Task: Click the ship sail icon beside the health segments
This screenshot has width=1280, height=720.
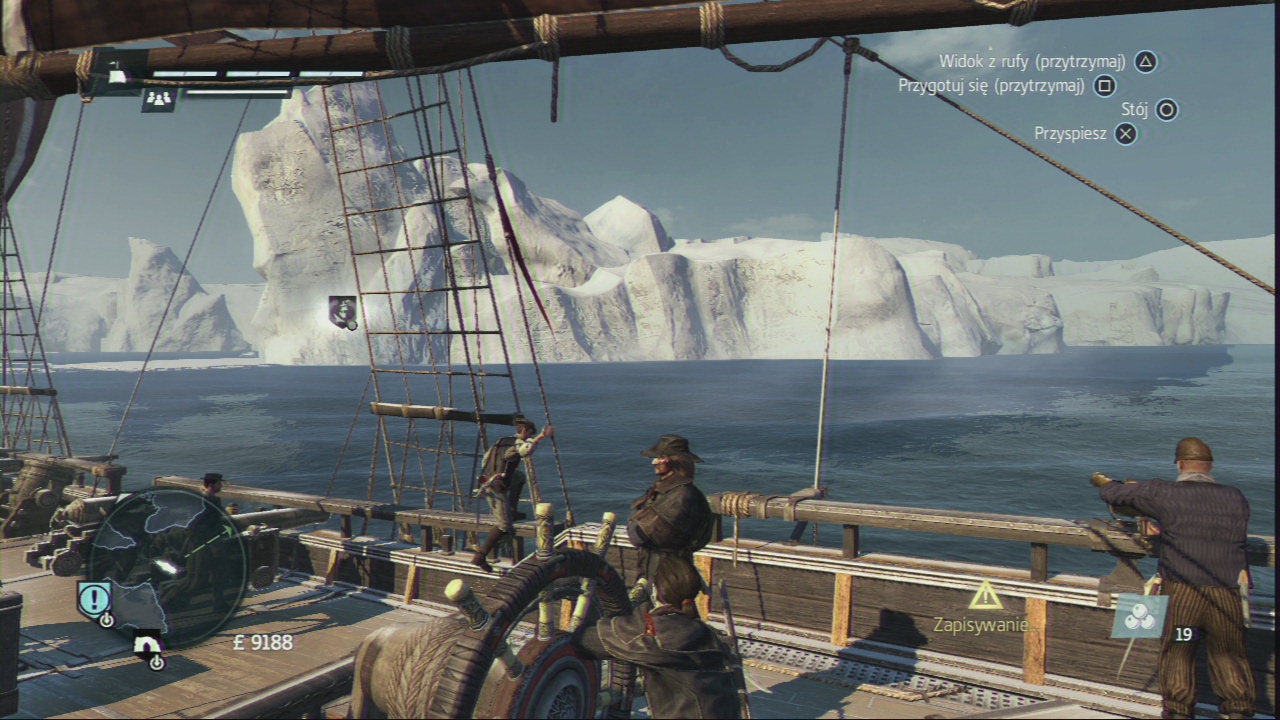Action: coord(118,75)
